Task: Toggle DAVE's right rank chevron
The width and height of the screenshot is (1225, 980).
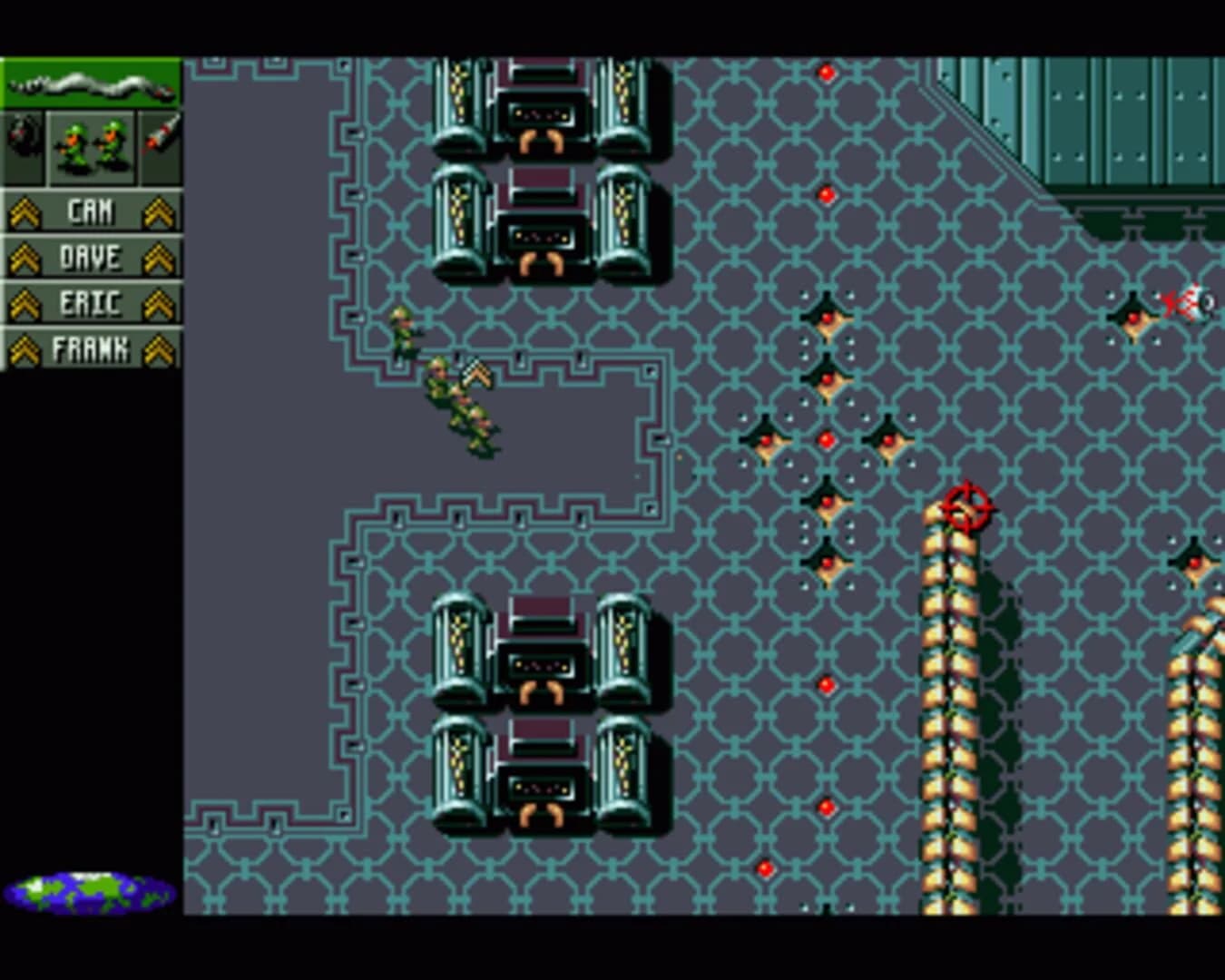Action: [x=159, y=257]
